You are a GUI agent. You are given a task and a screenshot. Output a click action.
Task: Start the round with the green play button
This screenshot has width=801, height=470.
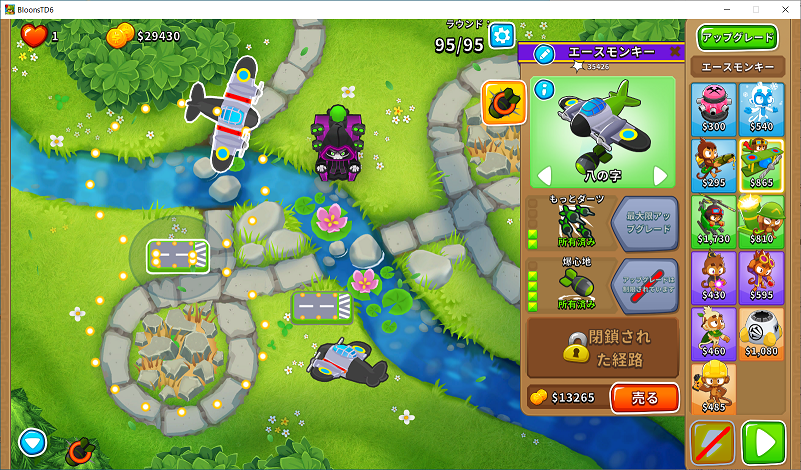pyautogui.click(x=763, y=442)
